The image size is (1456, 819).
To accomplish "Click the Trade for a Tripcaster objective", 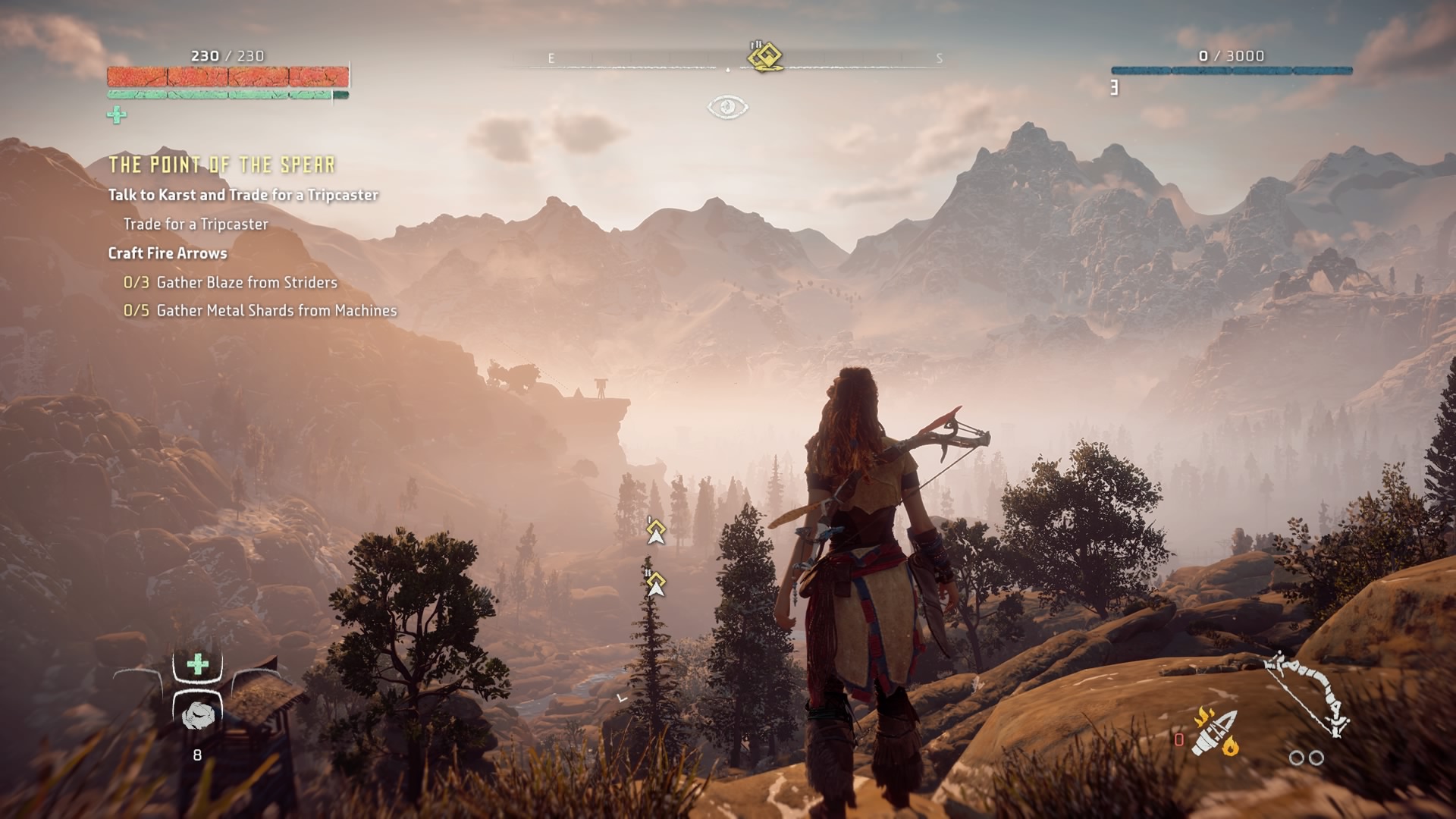I will (x=196, y=224).
